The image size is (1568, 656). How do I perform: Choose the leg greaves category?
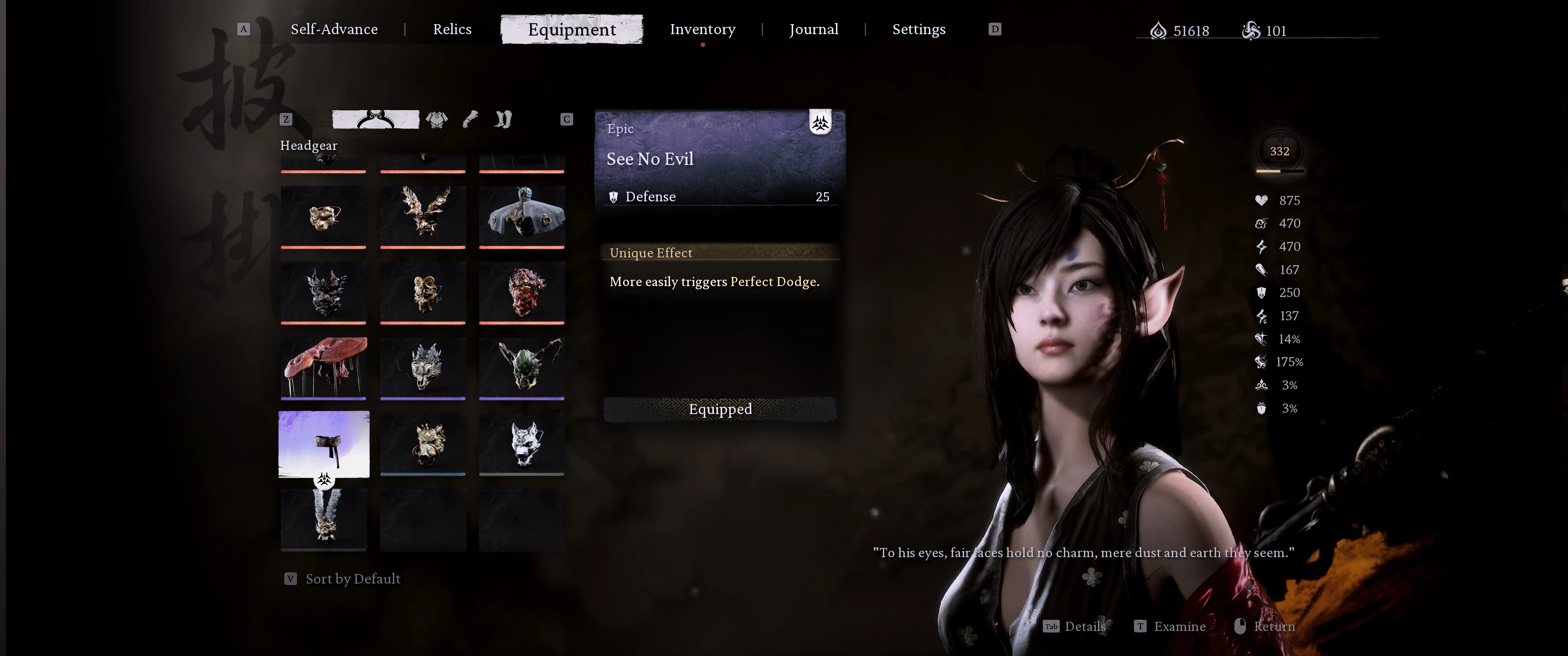(503, 119)
